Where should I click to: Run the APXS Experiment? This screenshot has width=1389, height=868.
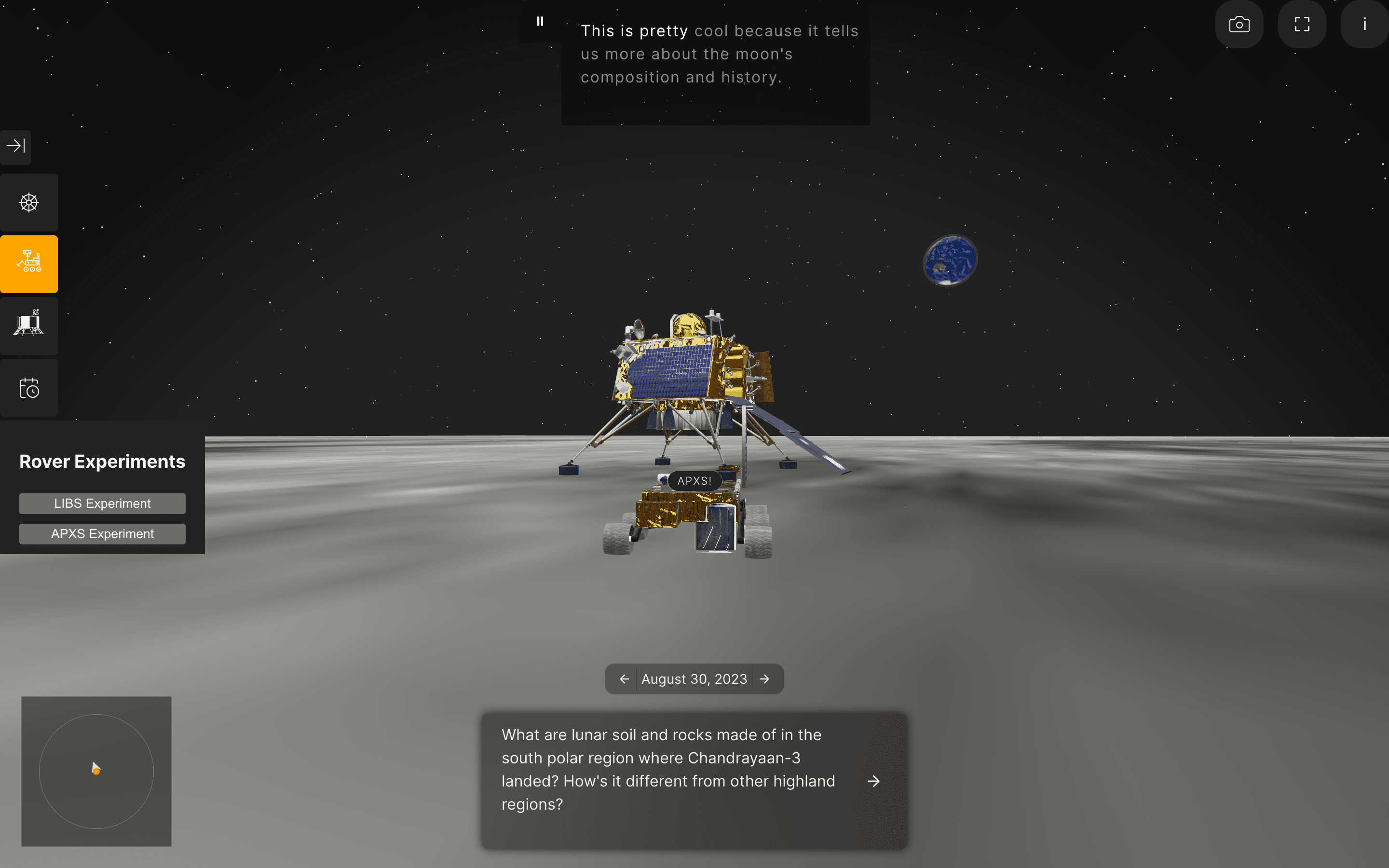(x=102, y=533)
